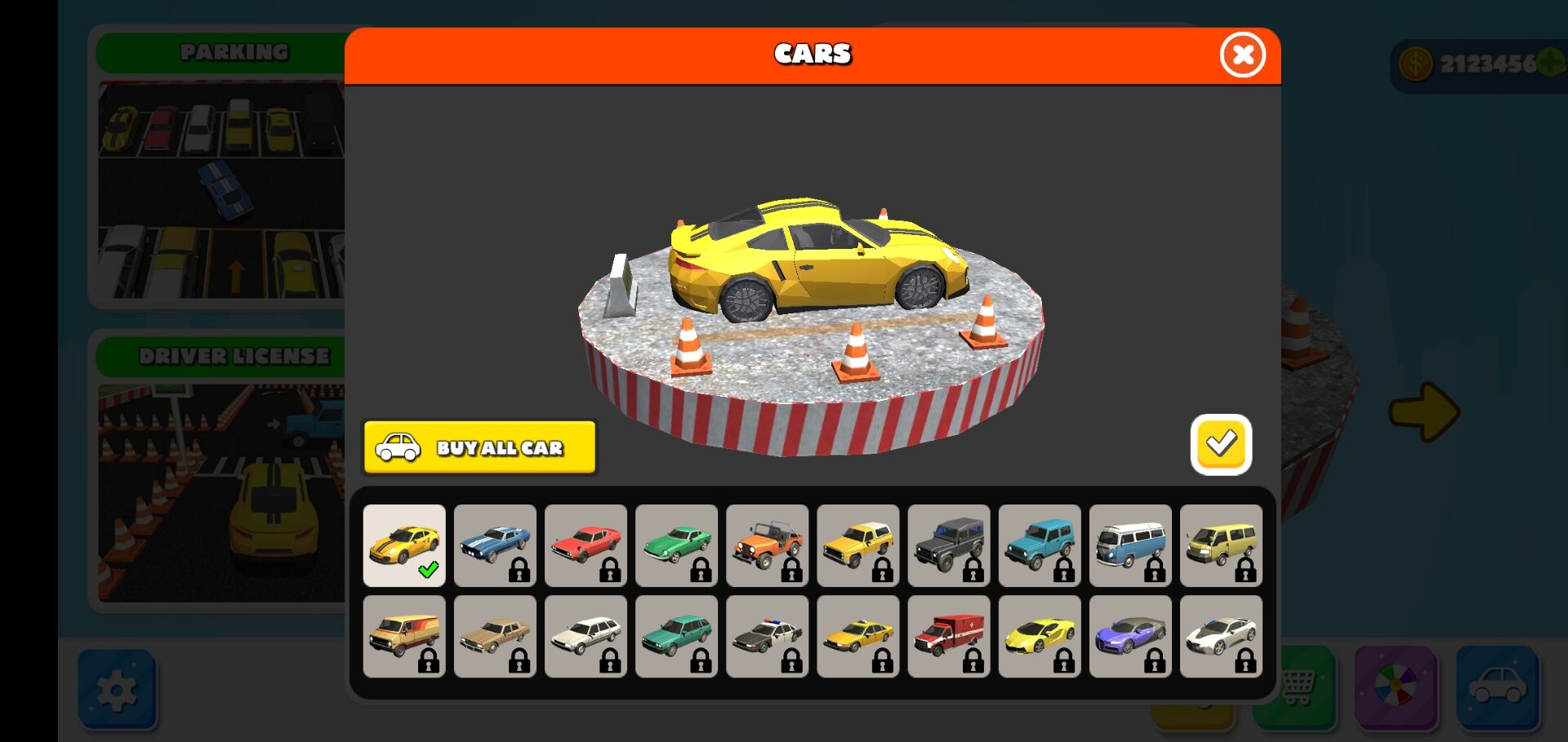
Task: Select the orange jeep tile
Action: point(767,545)
